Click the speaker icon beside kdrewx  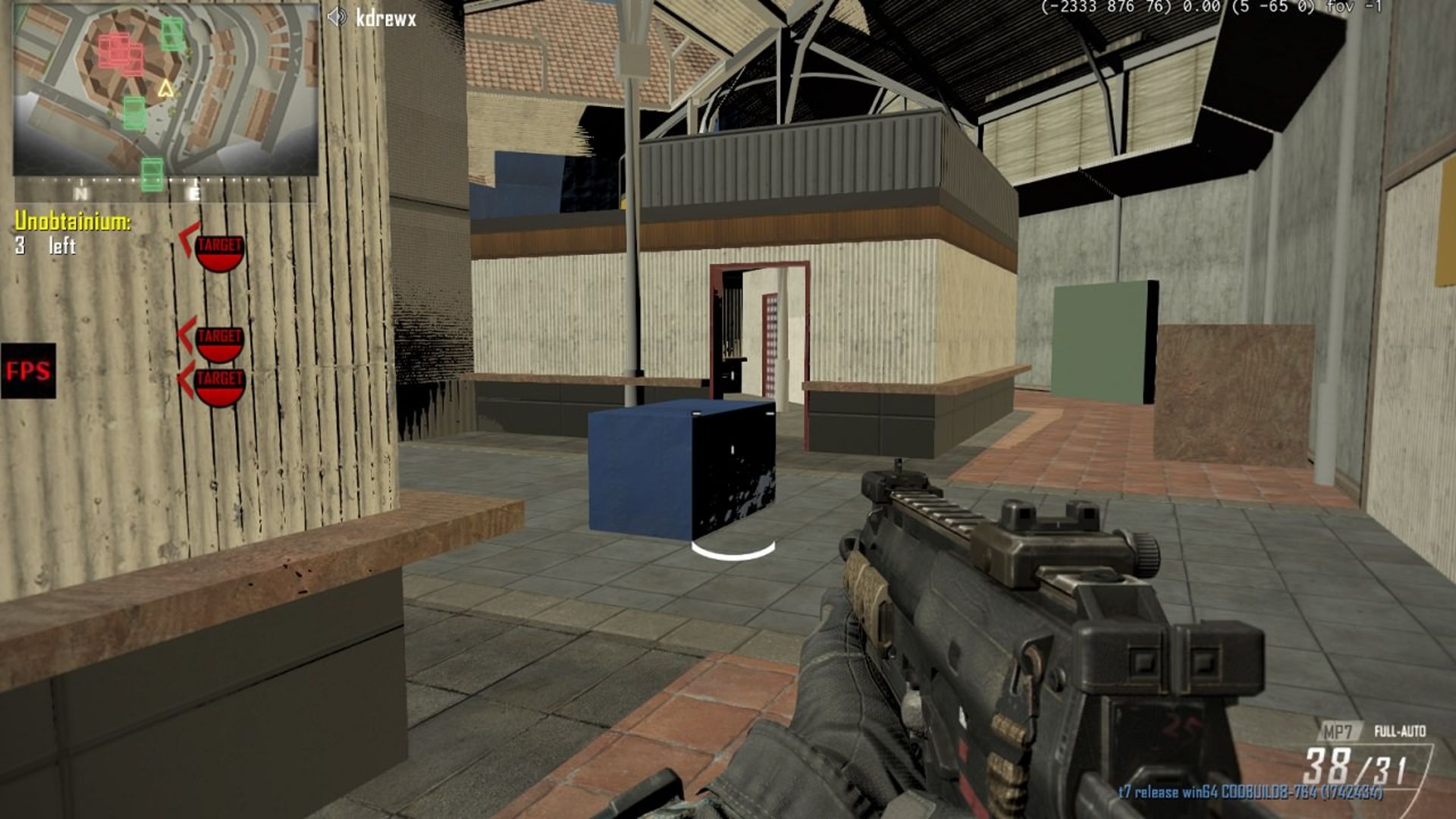point(337,17)
